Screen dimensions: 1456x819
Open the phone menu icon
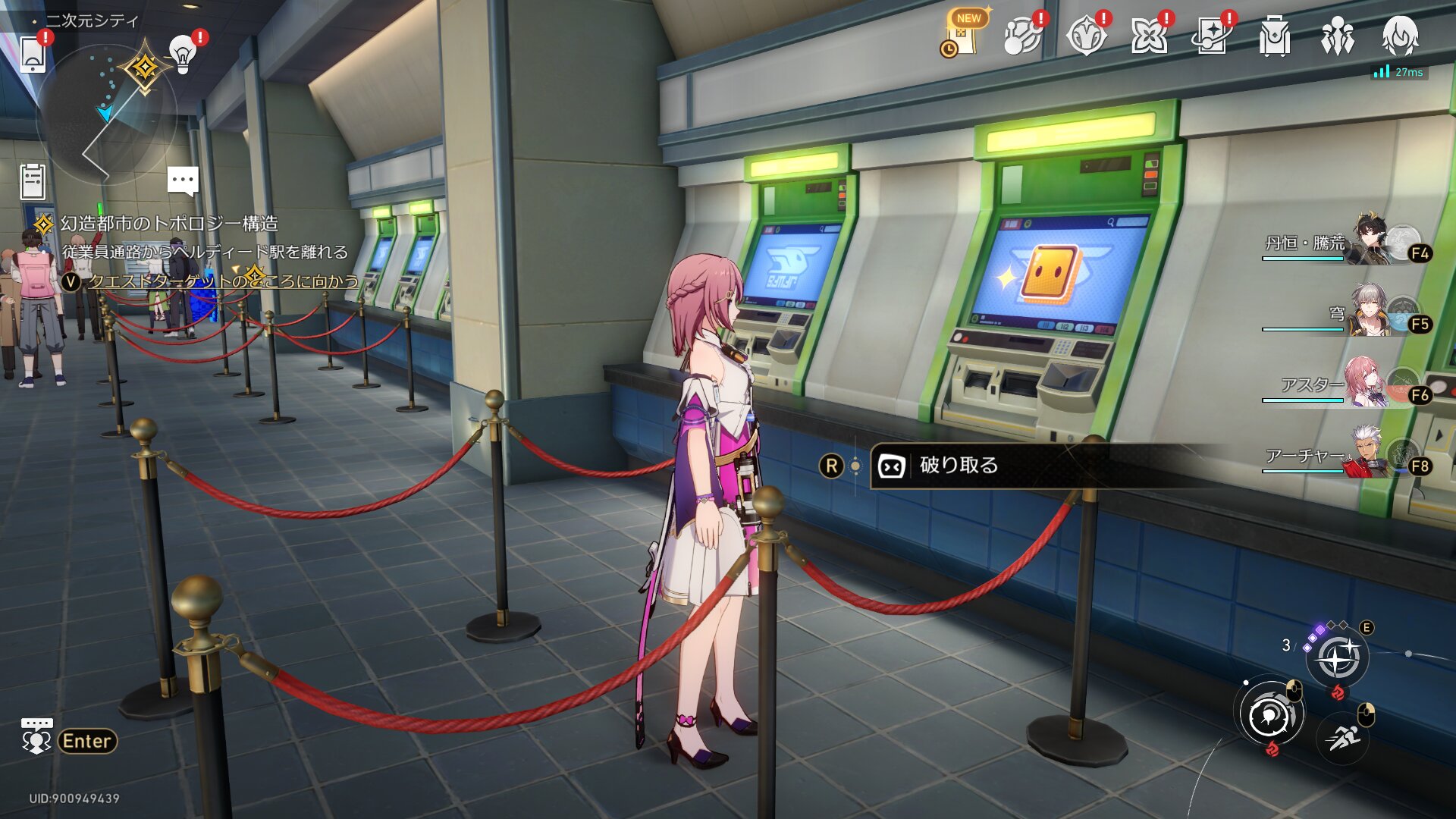click(33, 55)
